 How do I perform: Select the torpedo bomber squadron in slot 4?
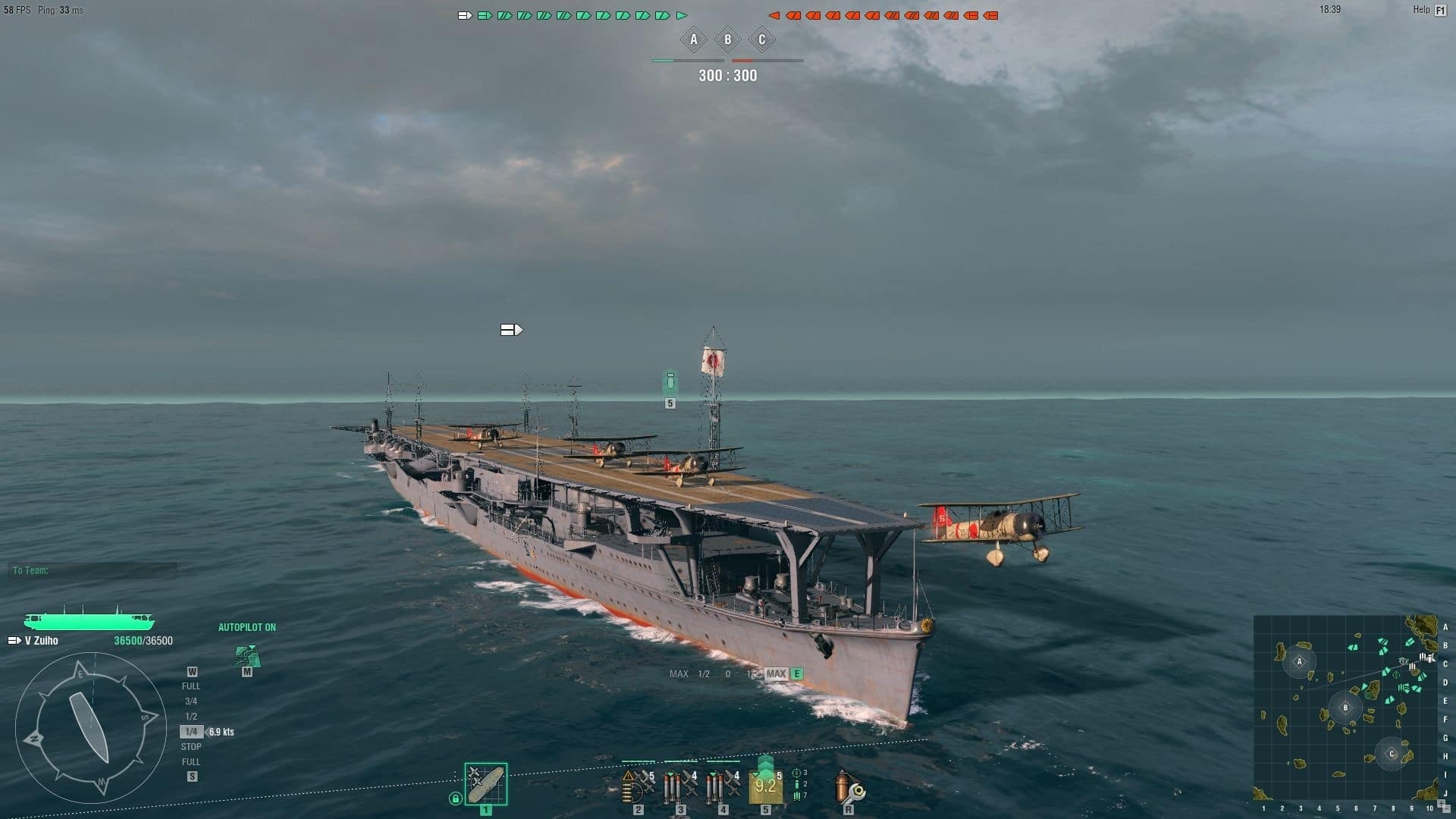(723, 786)
